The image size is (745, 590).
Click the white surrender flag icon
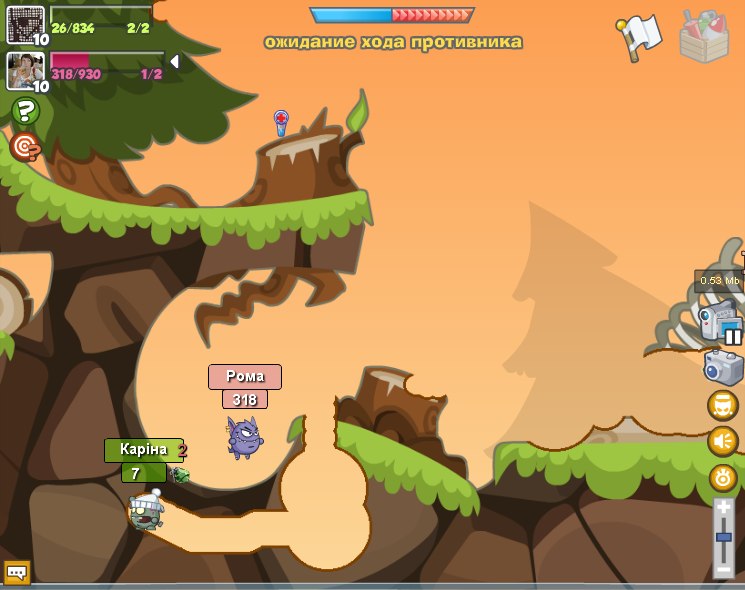point(640,37)
